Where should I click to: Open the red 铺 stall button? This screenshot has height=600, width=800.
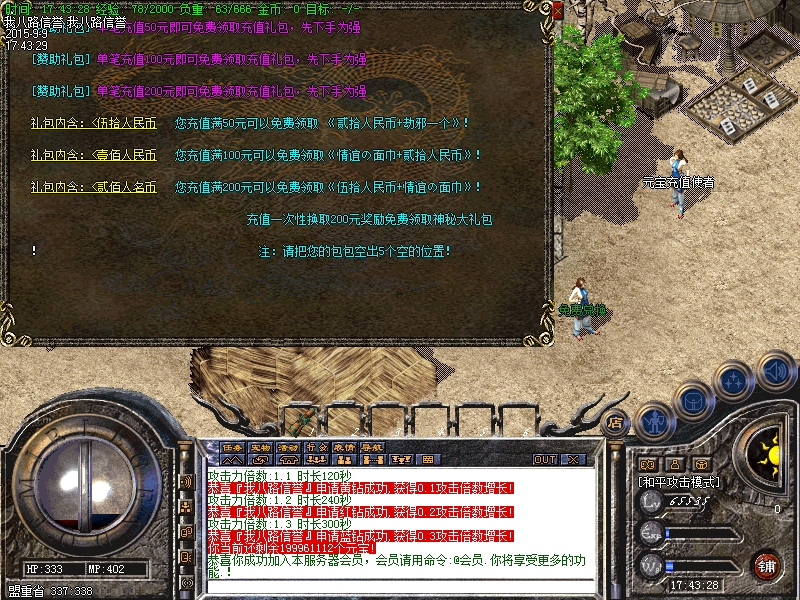tap(765, 564)
